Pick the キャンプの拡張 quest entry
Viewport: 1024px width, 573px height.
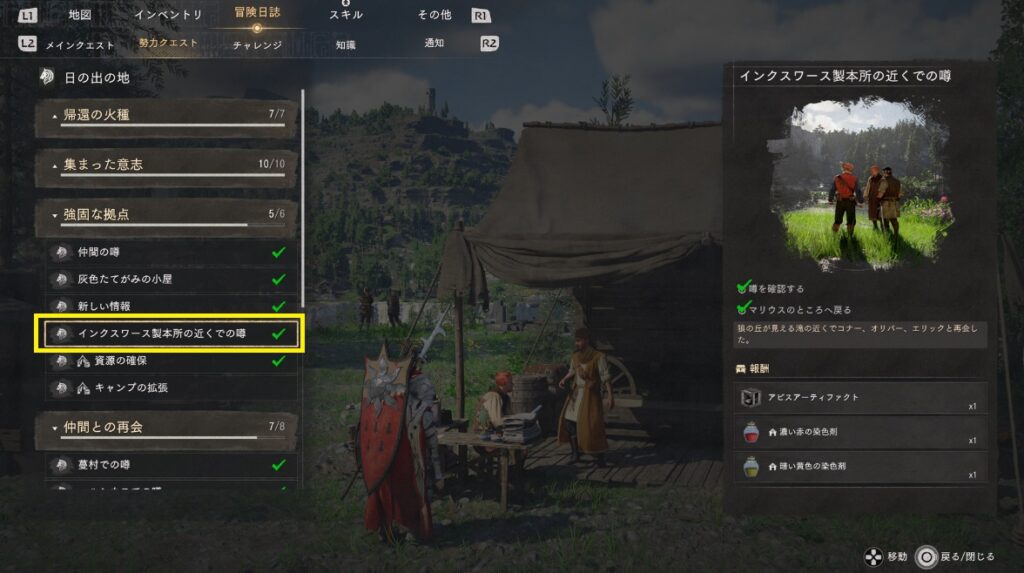(x=170, y=387)
